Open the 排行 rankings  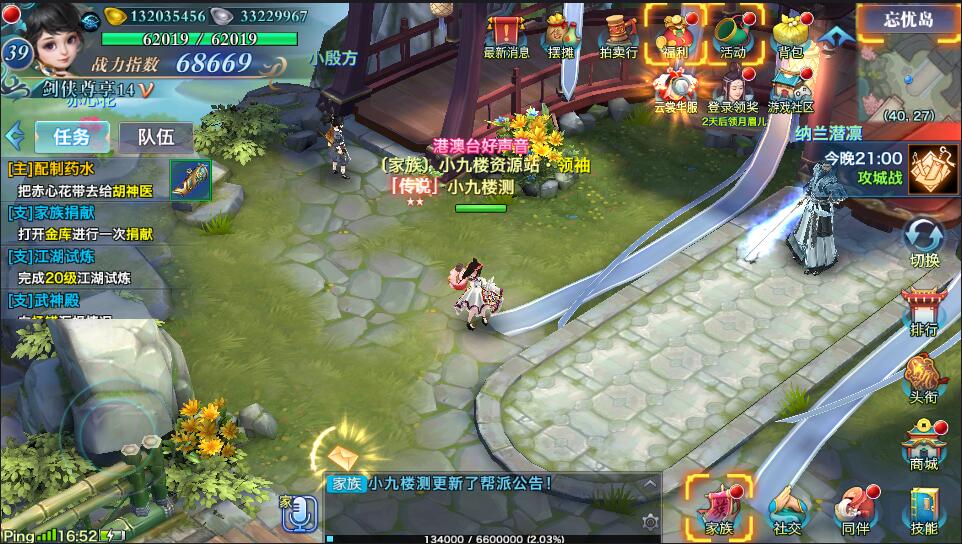click(924, 309)
